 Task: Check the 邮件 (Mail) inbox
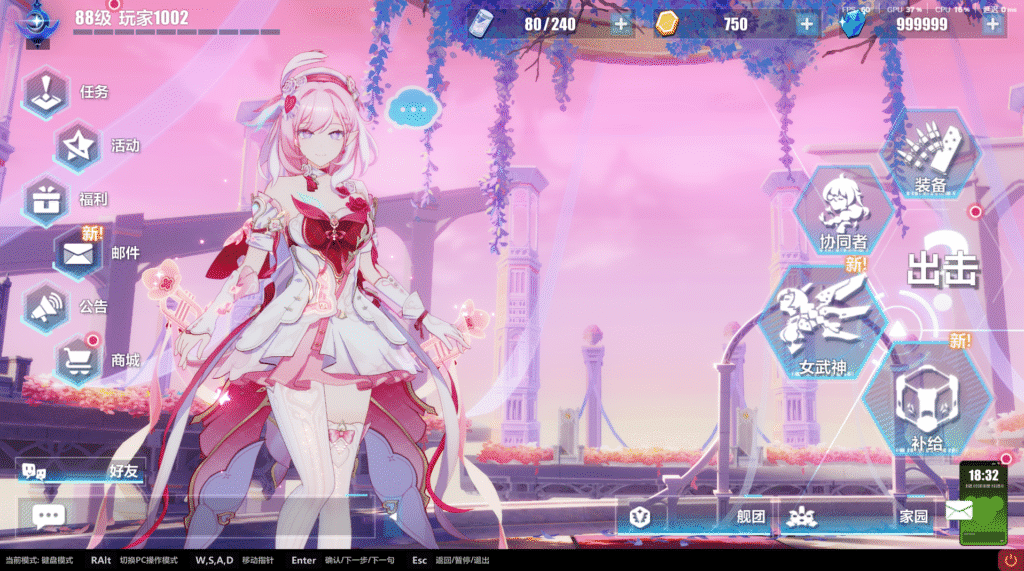pyautogui.click(x=78, y=253)
